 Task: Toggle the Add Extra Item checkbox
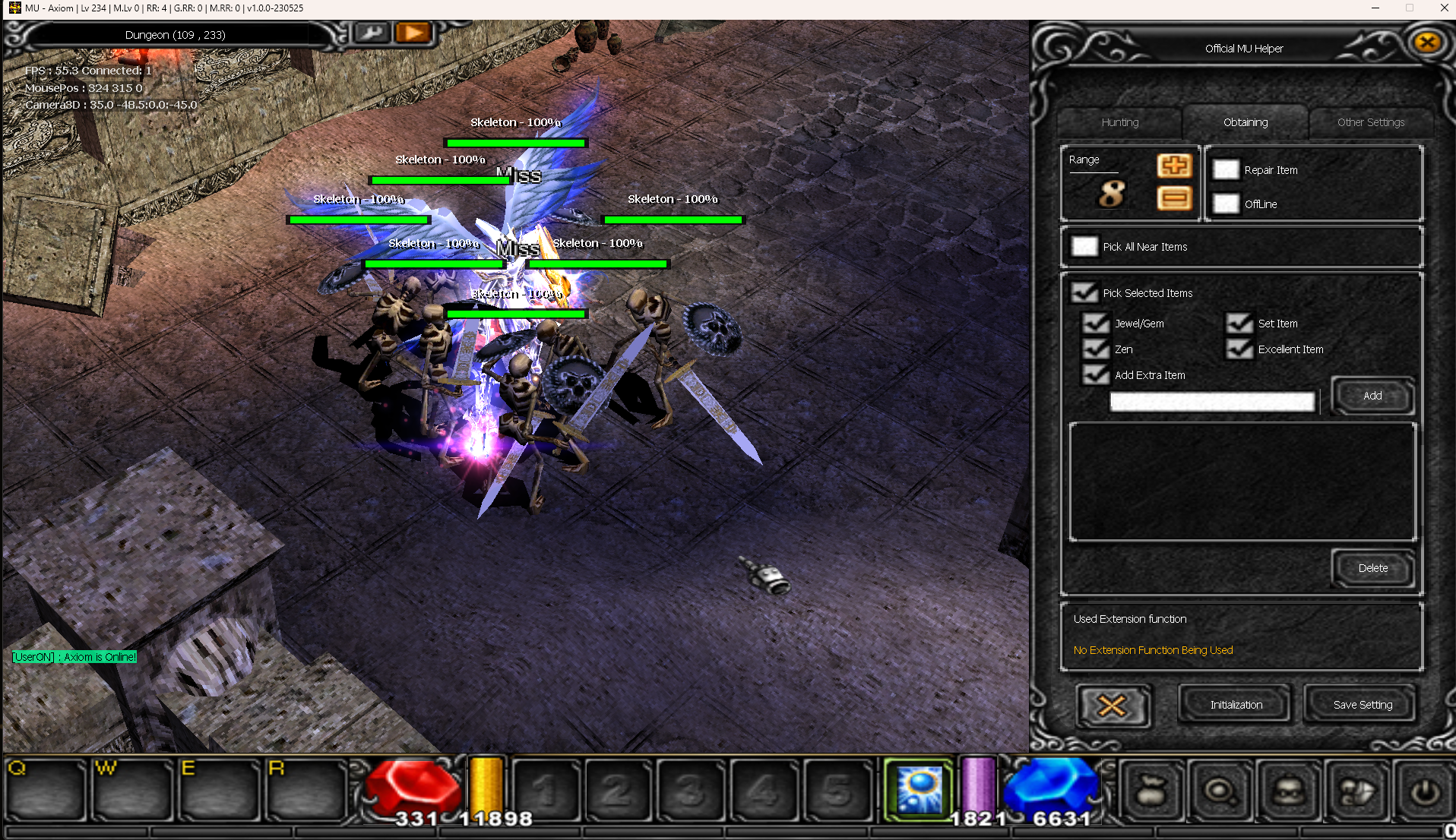pos(1096,375)
